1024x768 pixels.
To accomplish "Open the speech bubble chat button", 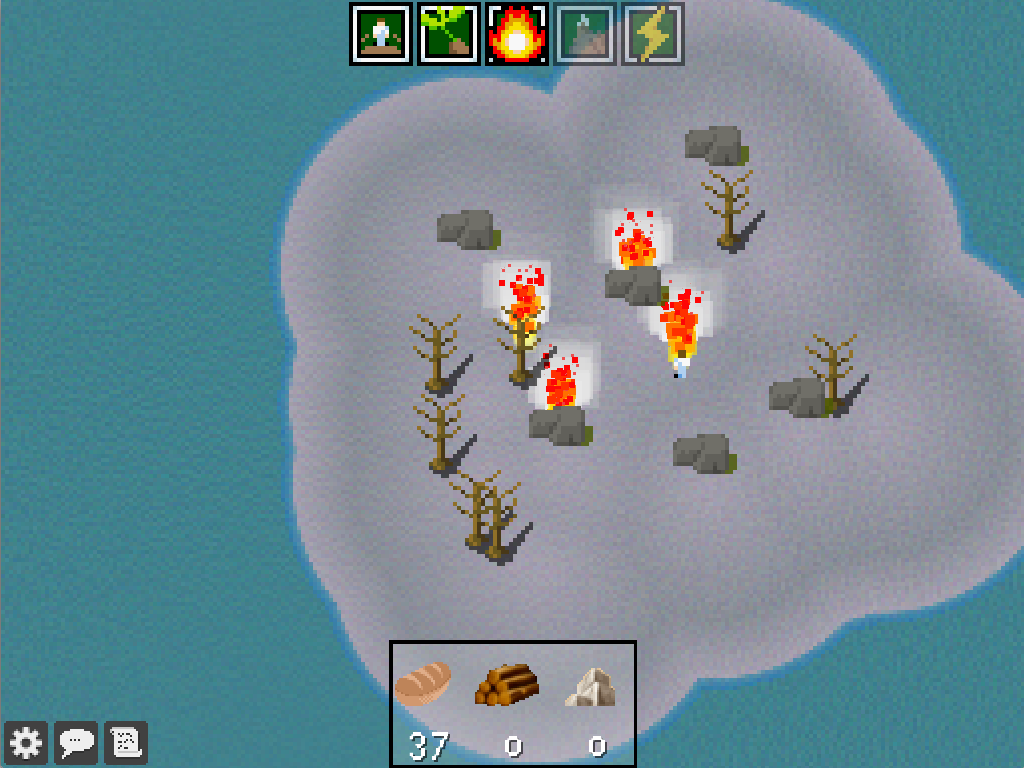I will pyautogui.click(x=77, y=742).
